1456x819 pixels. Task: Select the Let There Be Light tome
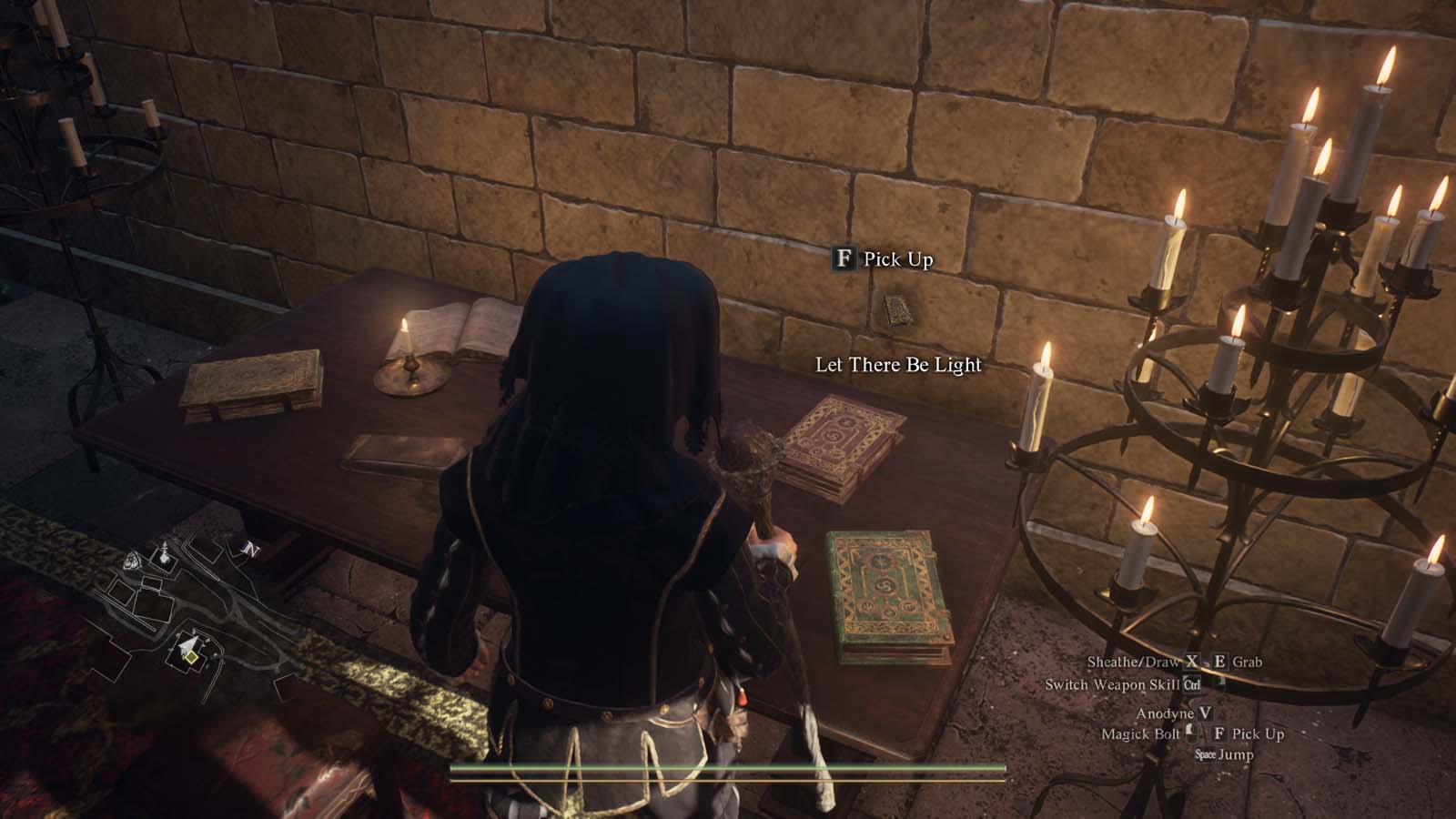pos(895,310)
